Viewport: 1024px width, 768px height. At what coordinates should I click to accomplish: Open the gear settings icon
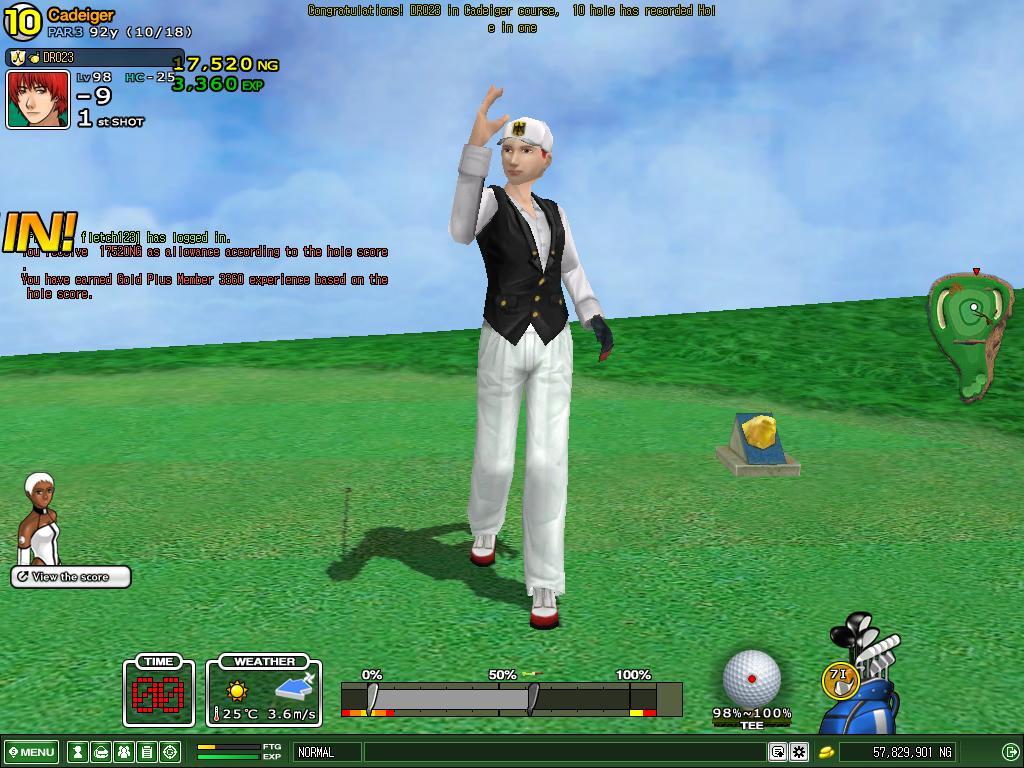coord(798,752)
